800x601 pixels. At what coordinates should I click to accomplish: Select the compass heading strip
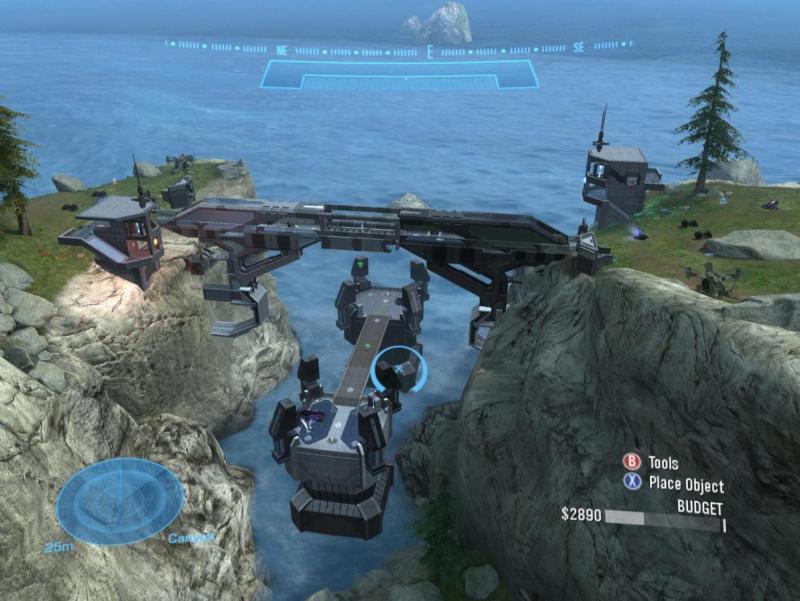400,47
